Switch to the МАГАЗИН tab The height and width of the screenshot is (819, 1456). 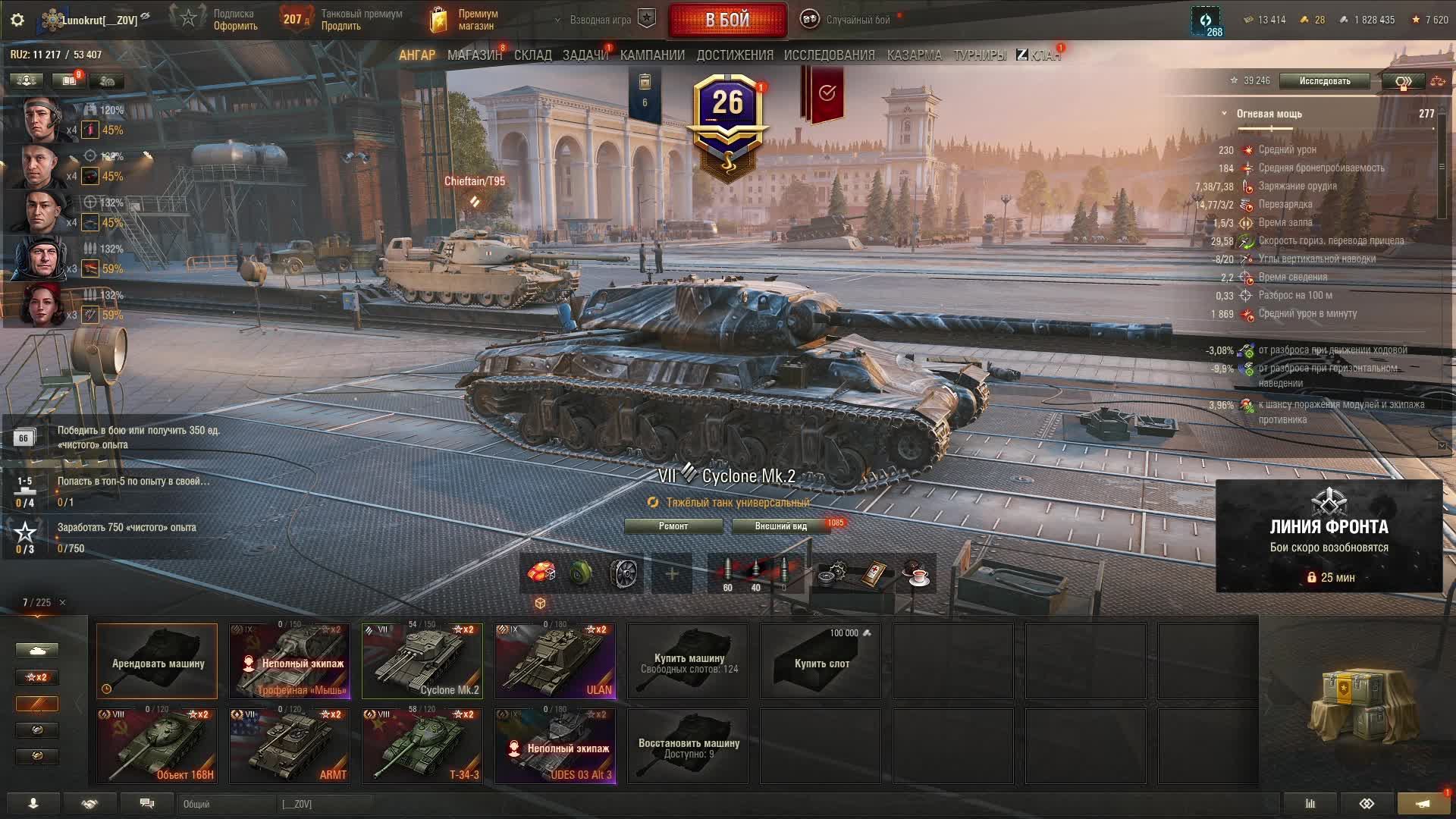pos(474,55)
